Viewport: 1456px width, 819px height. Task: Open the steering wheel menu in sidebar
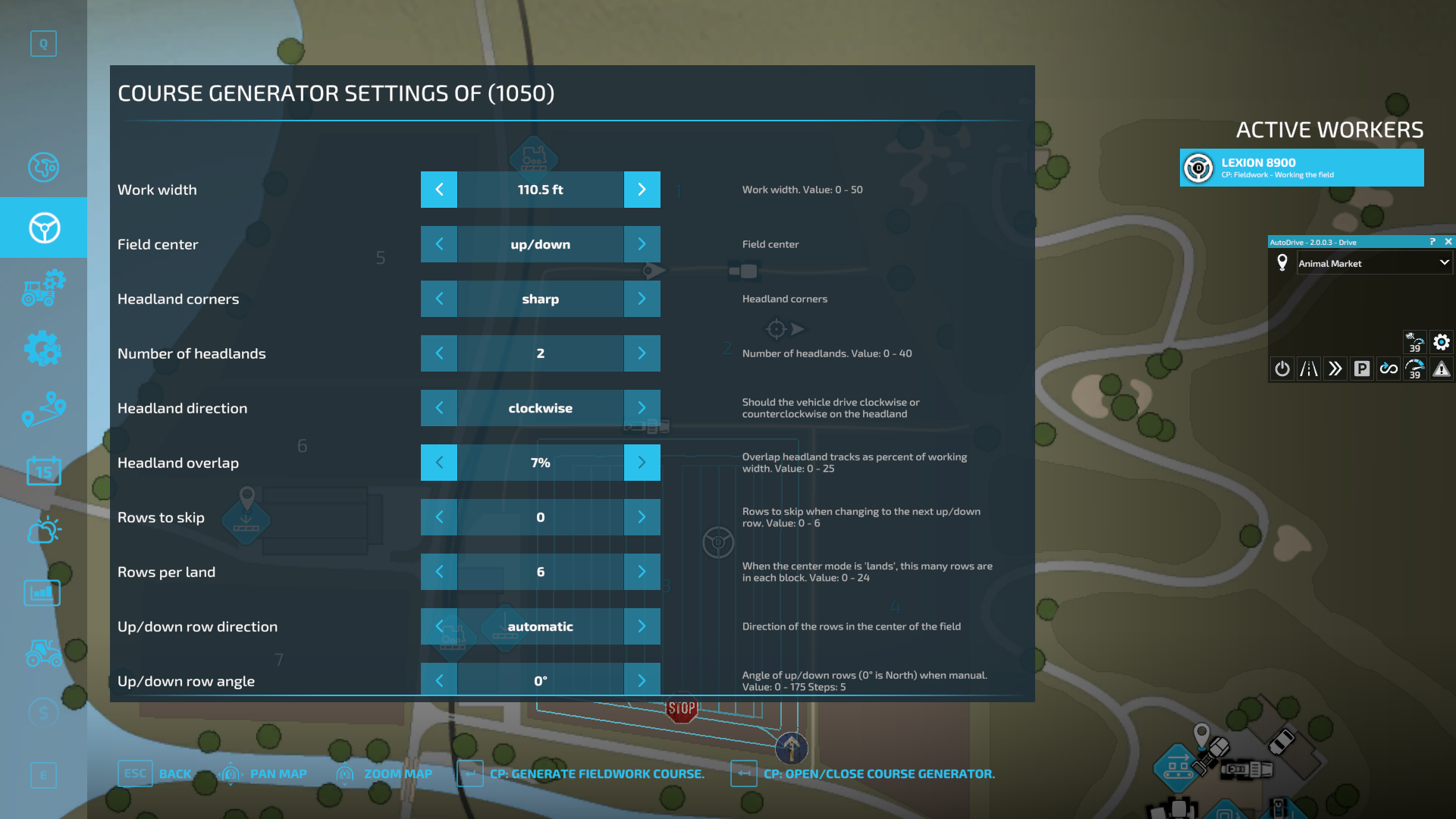[x=43, y=227]
